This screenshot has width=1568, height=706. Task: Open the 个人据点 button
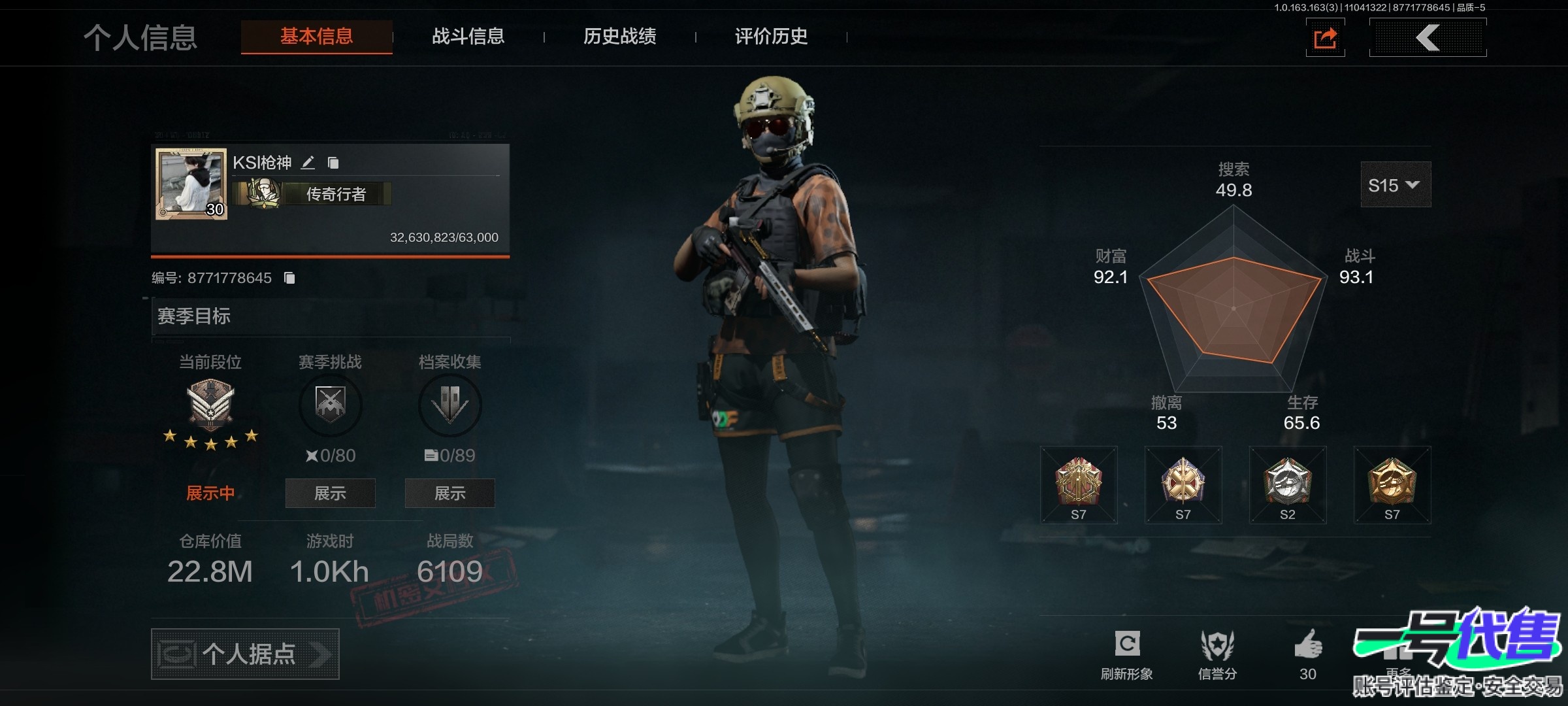[x=245, y=654]
